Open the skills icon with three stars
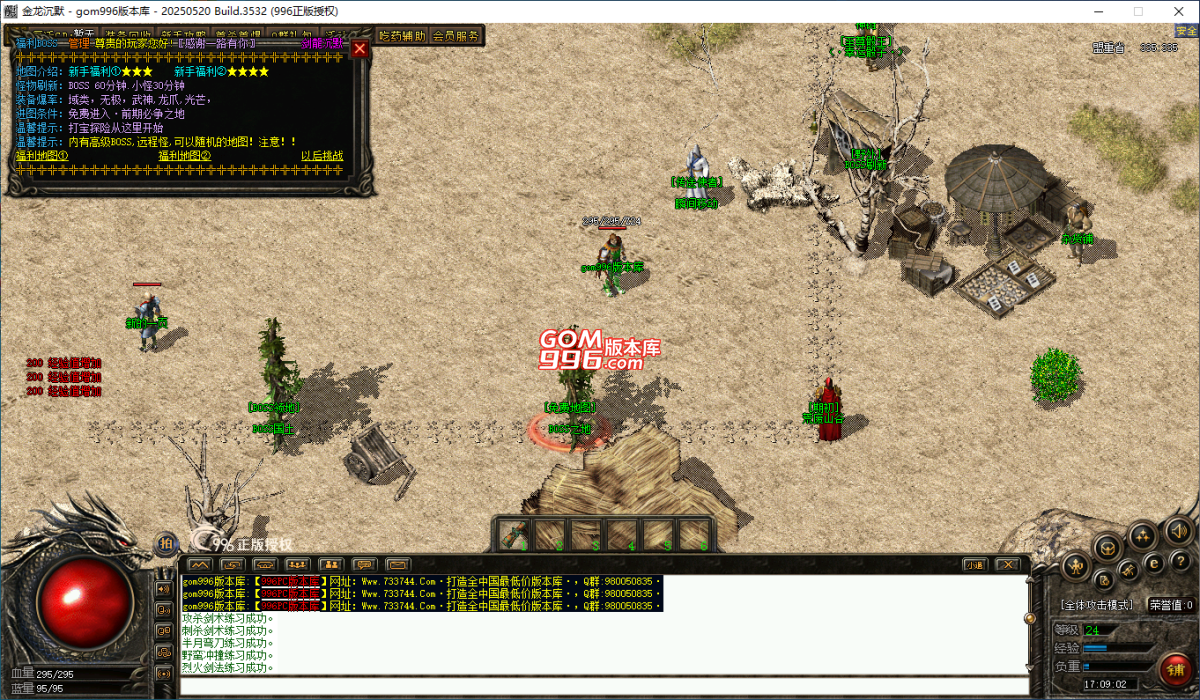 pyautogui.click(x=1142, y=536)
